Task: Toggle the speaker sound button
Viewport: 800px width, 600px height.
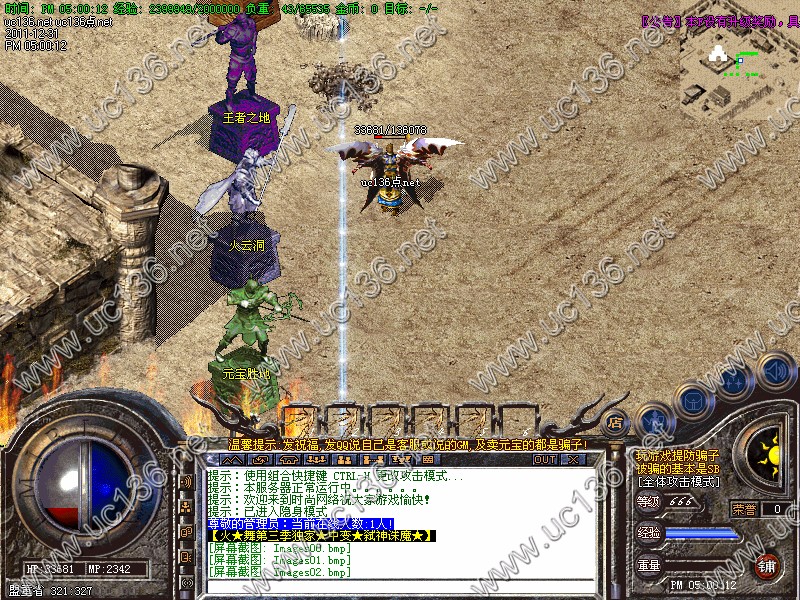Action: click(775, 370)
